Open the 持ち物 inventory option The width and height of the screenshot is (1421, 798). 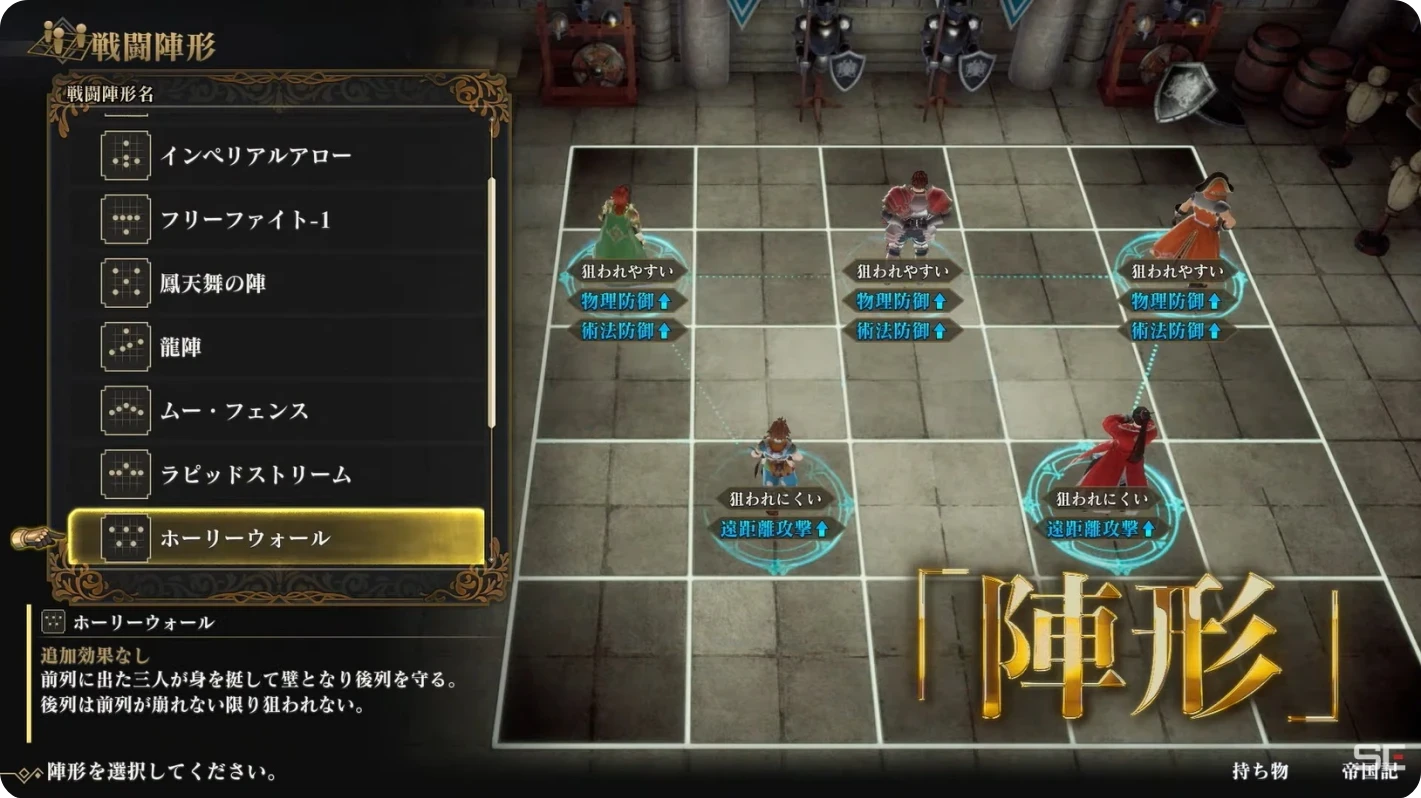click(x=1260, y=770)
